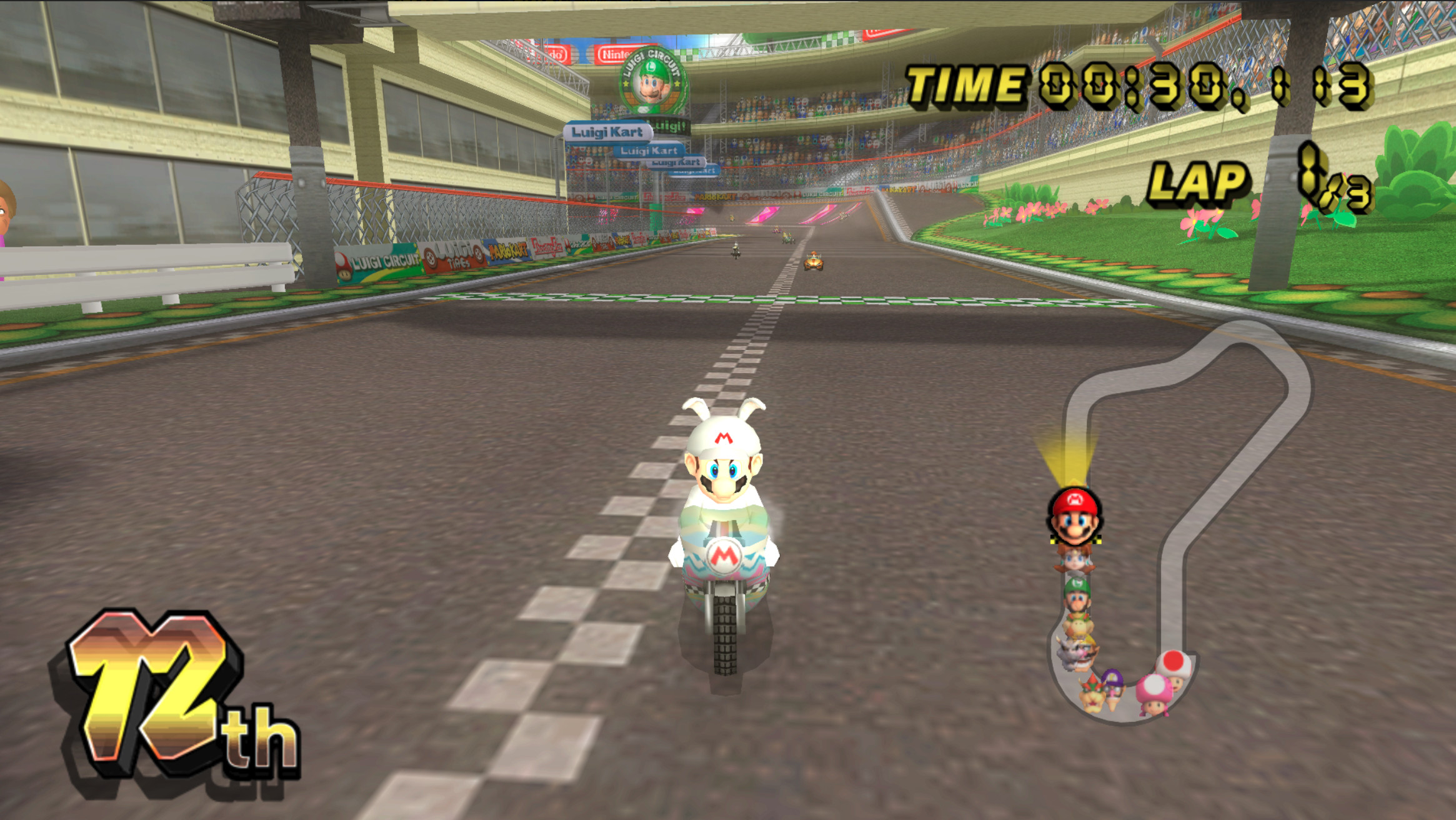Click the Bowser Jr. minimap icon
This screenshot has height=820, width=1456.
[x=1077, y=624]
